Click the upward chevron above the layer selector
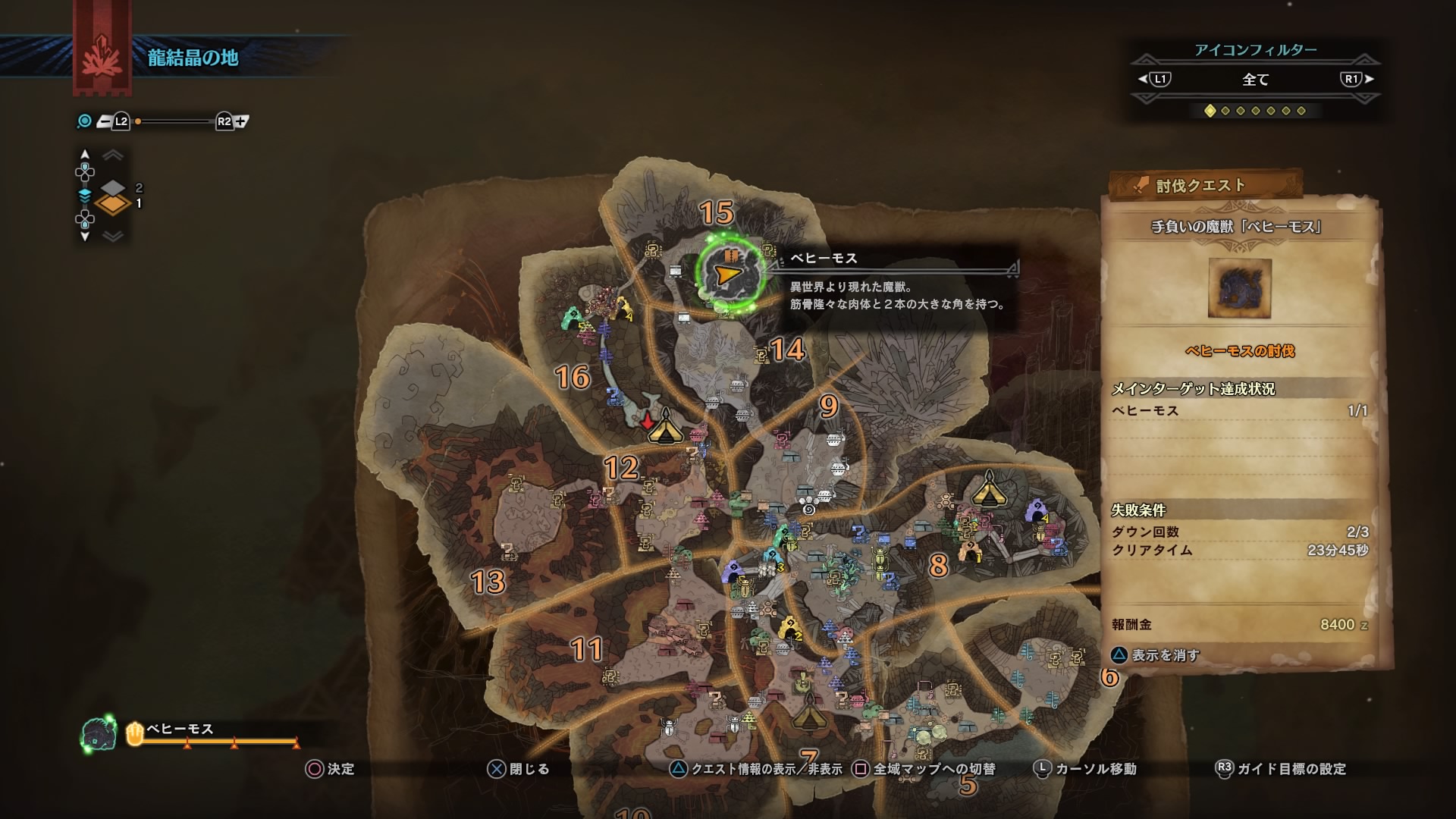Viewport: 1456px width, 819px height. tap(114, 154)
